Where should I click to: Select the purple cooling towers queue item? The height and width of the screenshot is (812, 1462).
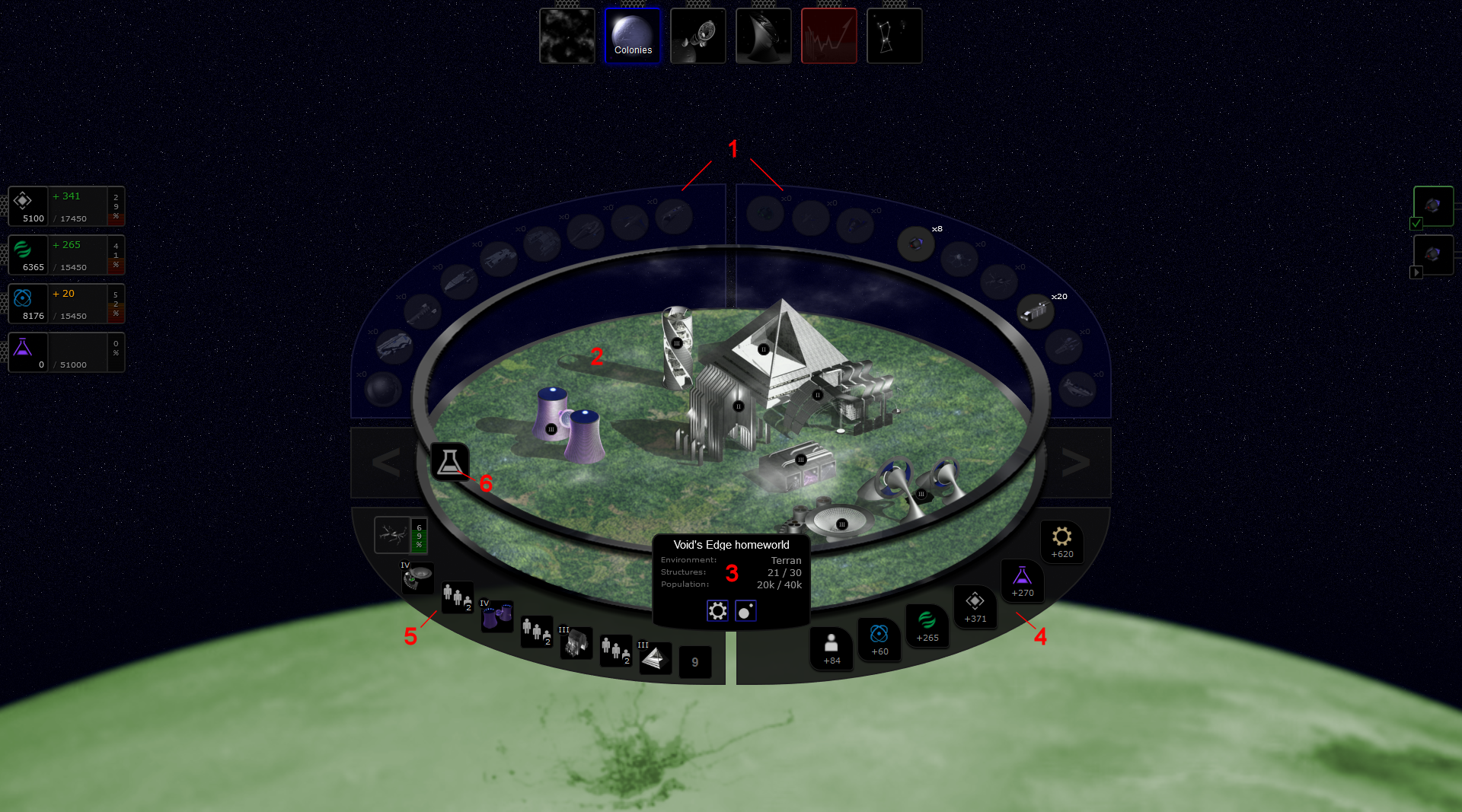[x=496, y=616]
